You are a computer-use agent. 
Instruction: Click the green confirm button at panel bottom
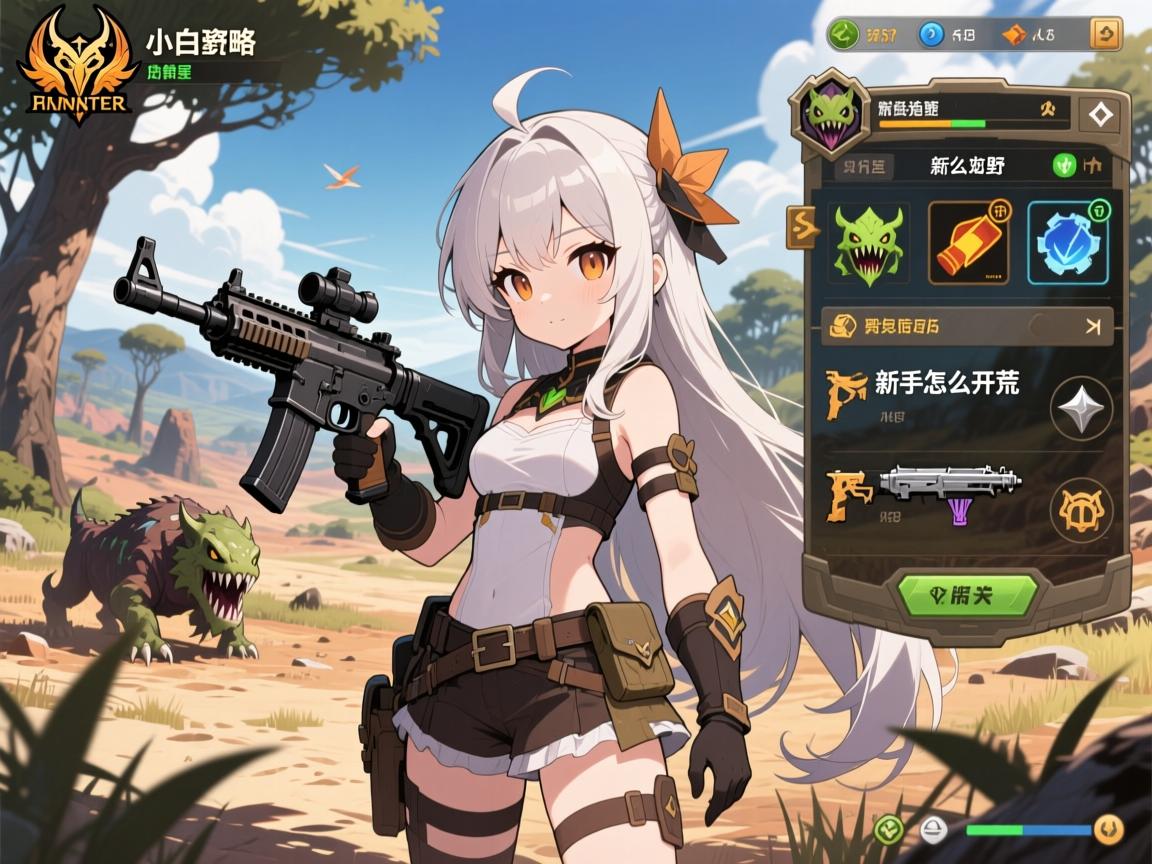coord(966,595)
